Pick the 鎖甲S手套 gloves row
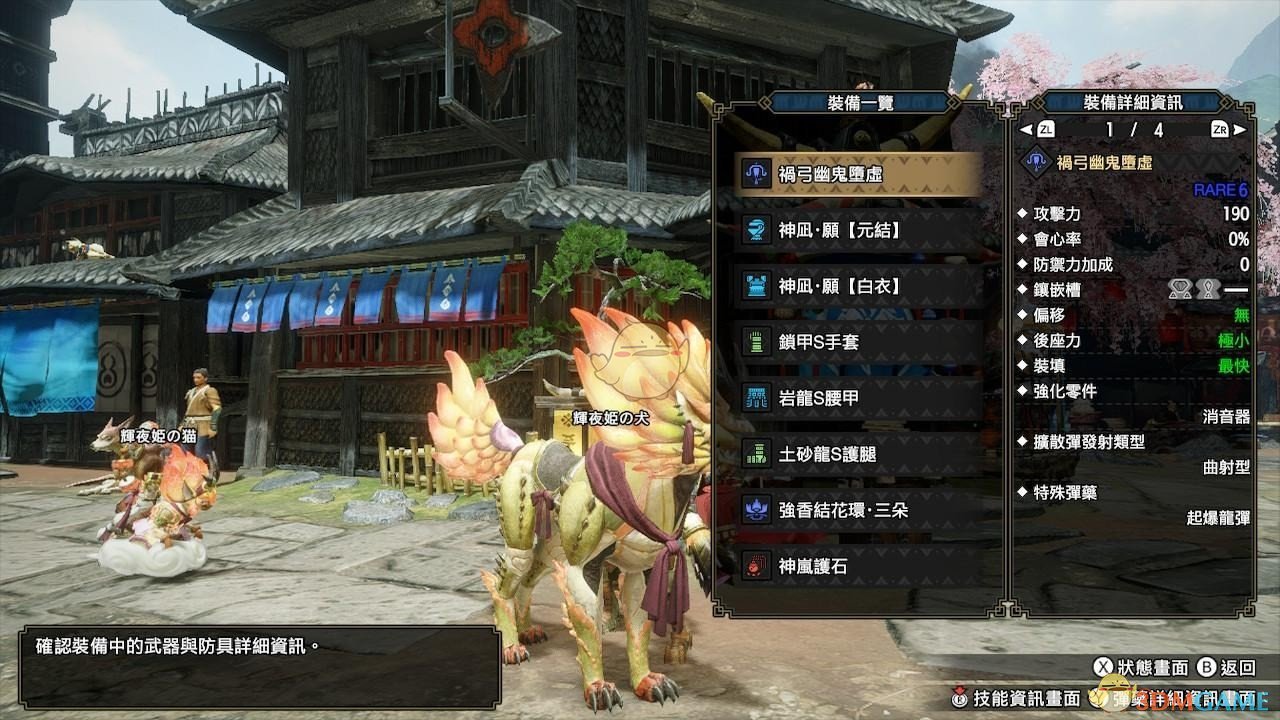Image resolution: width=1280 pixels, height=720 pixels. 858,343
